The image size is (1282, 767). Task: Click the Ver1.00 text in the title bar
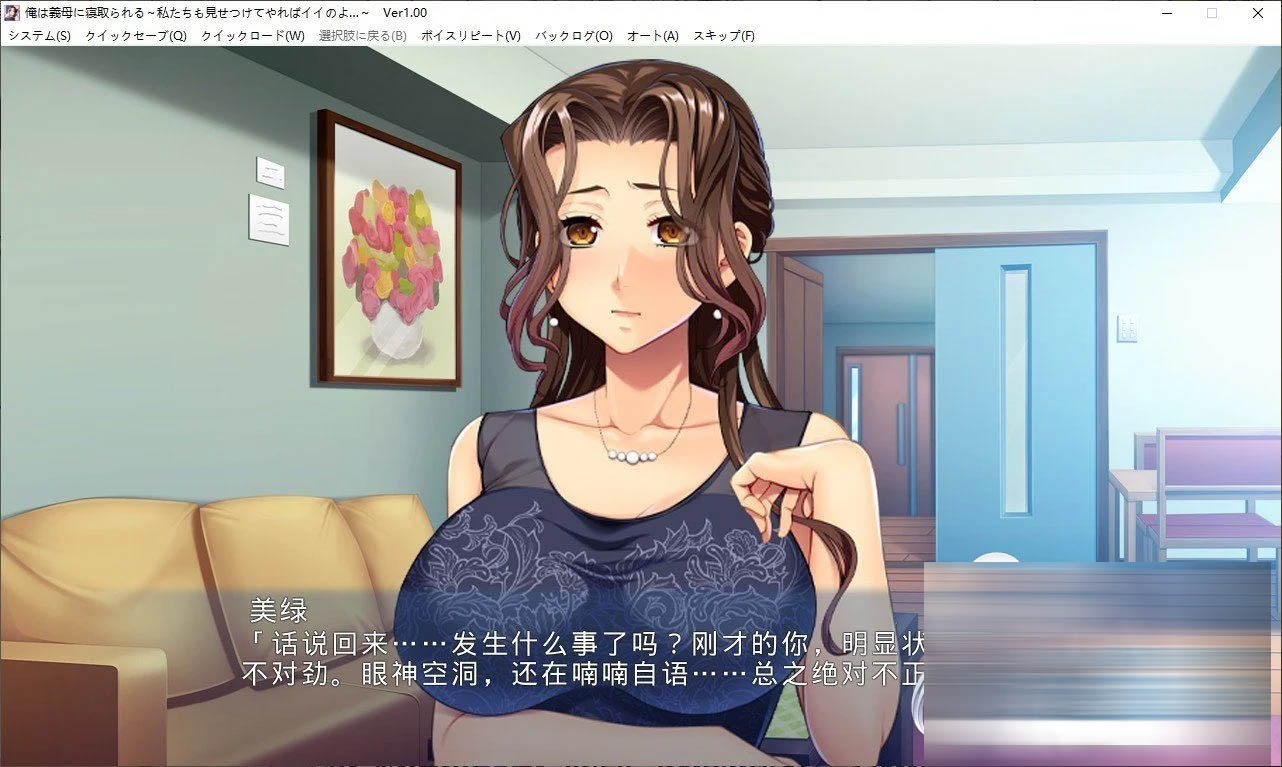point(404,13)
